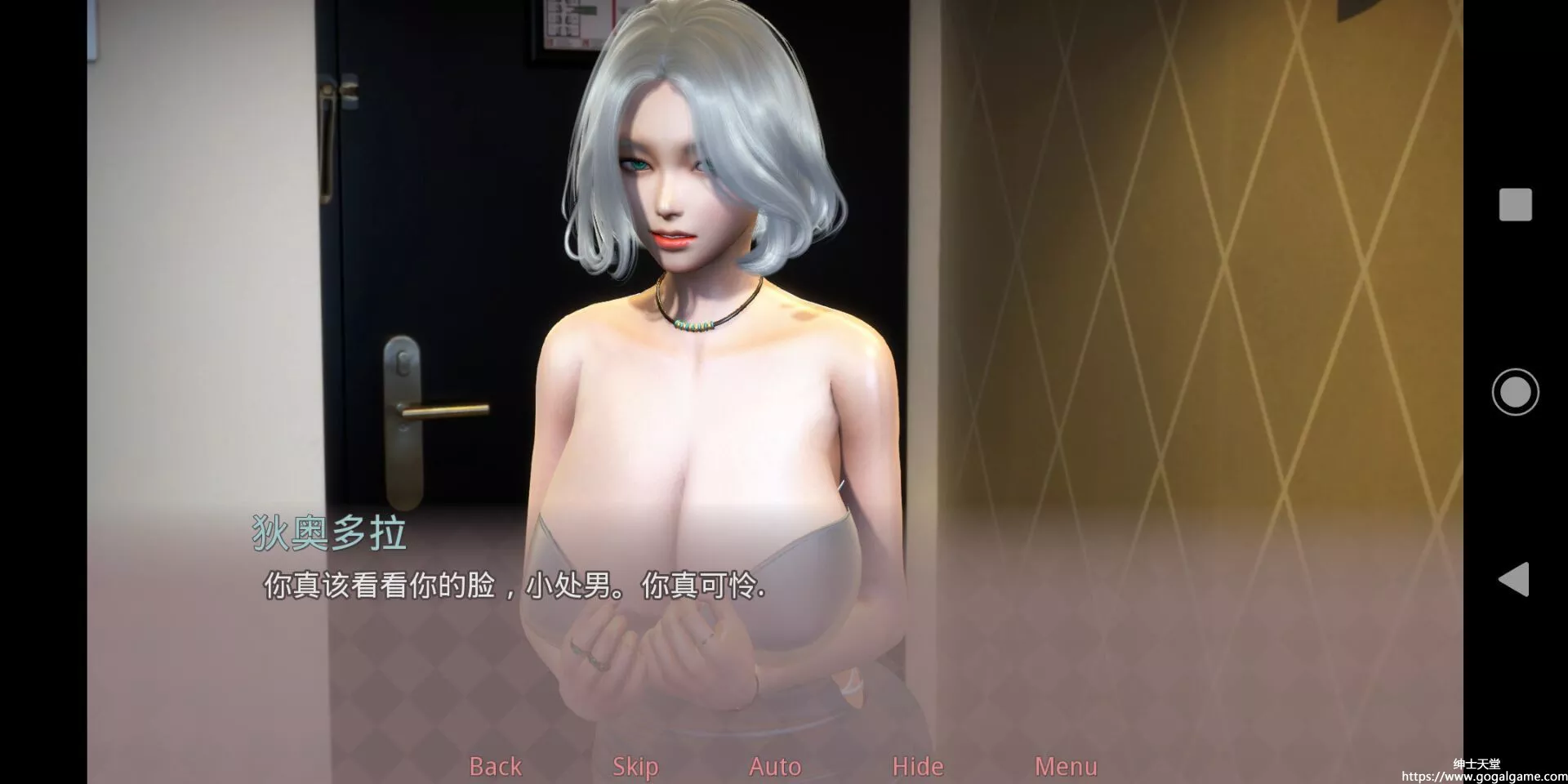Open the Menu panel
Image resolution: width=1568 pixels, height=784 pixels.
pos(1066,766)
